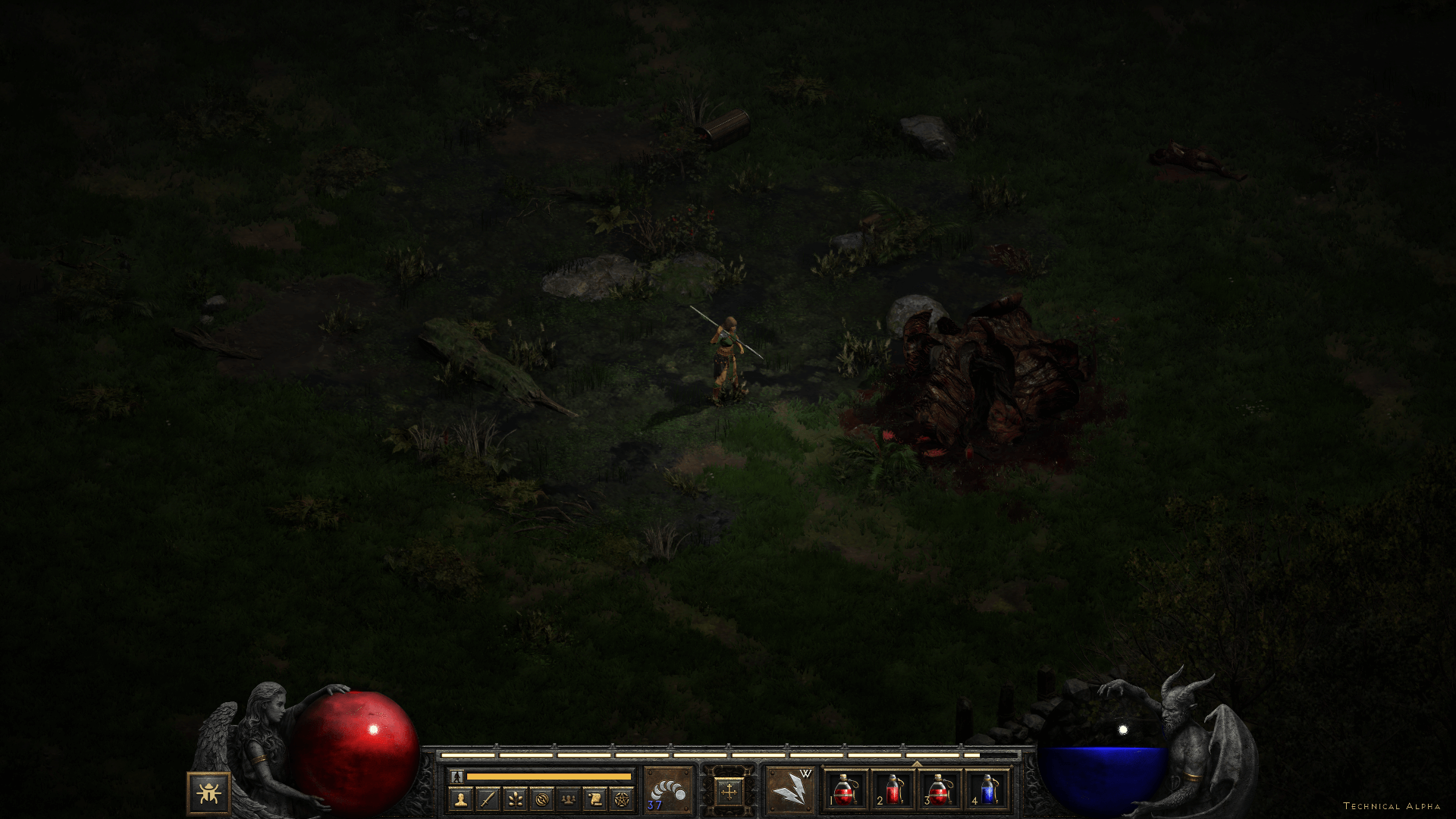1456x819 pixels.
Task: Open the inventory via the sword icon
Action: tap(488, 799)
